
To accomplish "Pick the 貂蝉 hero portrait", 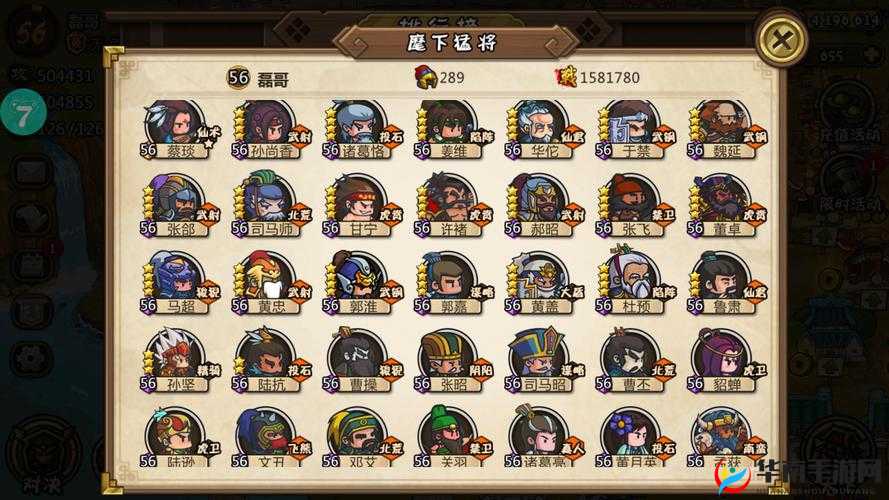I will [723, 358].
